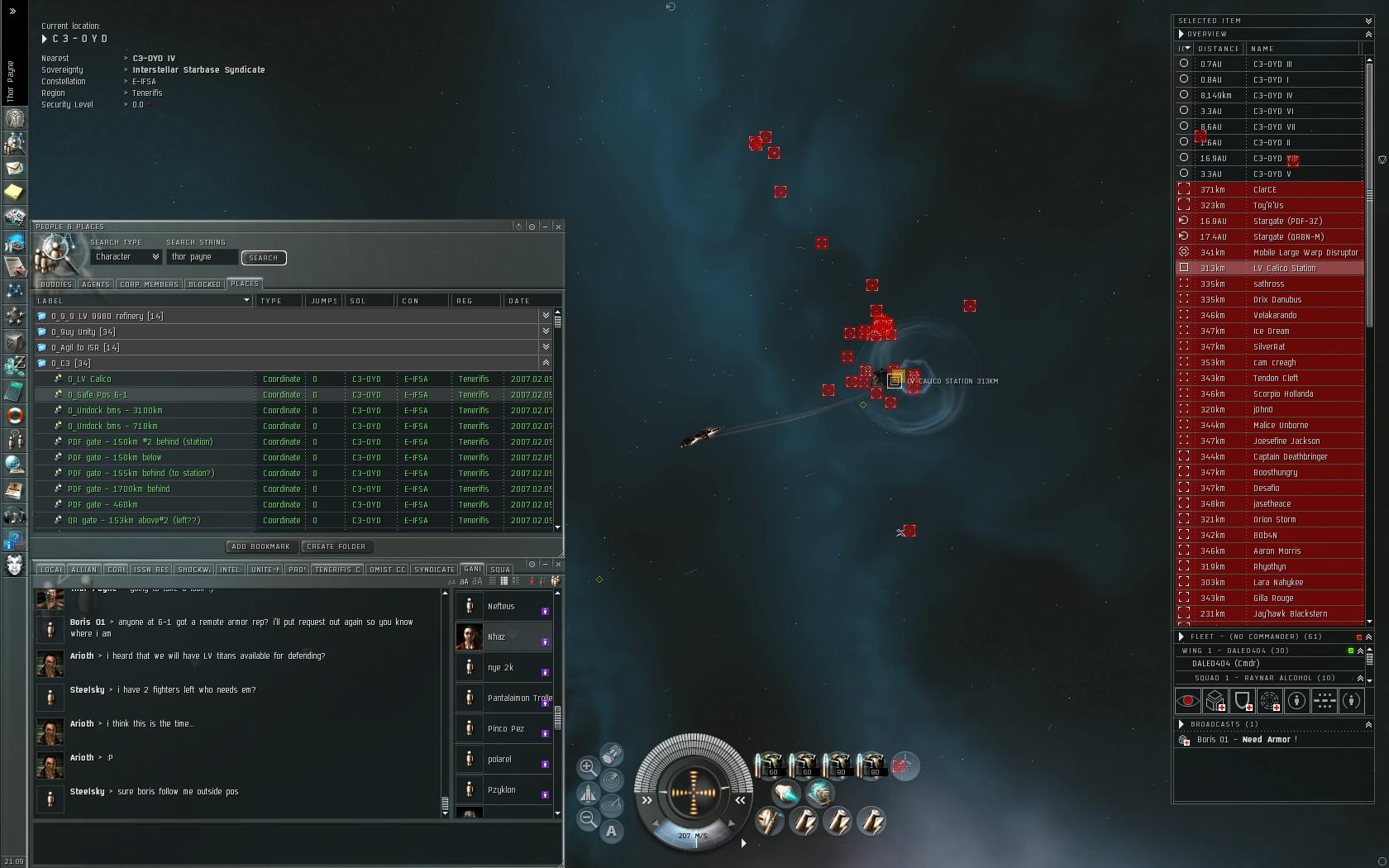Select Mobile Large Warp Disruptor overview row
This screenshot has height=868, width=1389.
point(1305,253)
